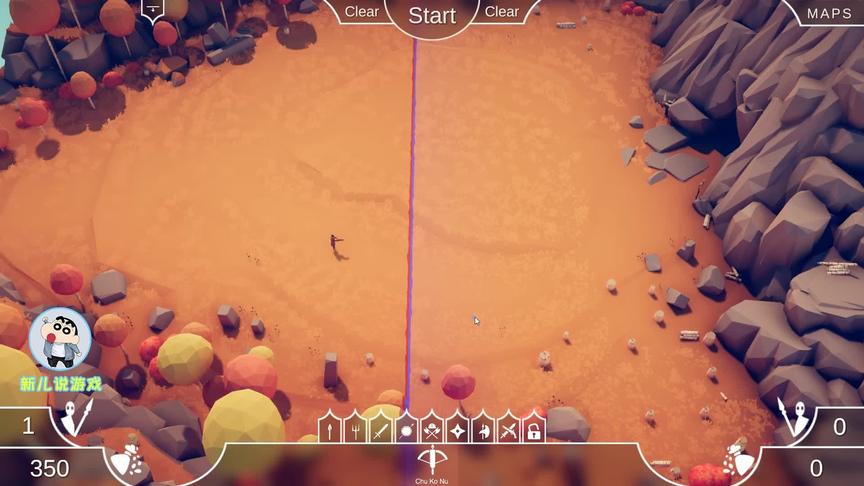Open the MAPS menu

(x=829, y=13)
